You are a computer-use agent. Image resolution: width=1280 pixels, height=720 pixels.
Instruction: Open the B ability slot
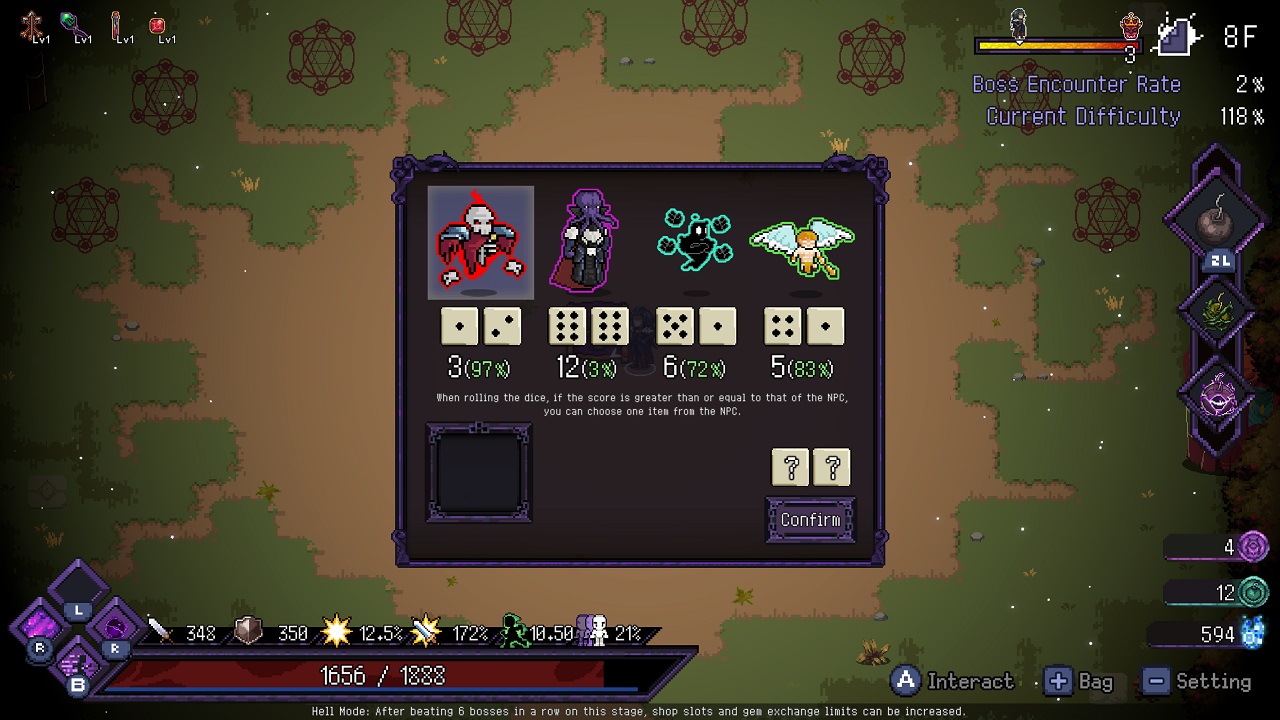[80, 665]
